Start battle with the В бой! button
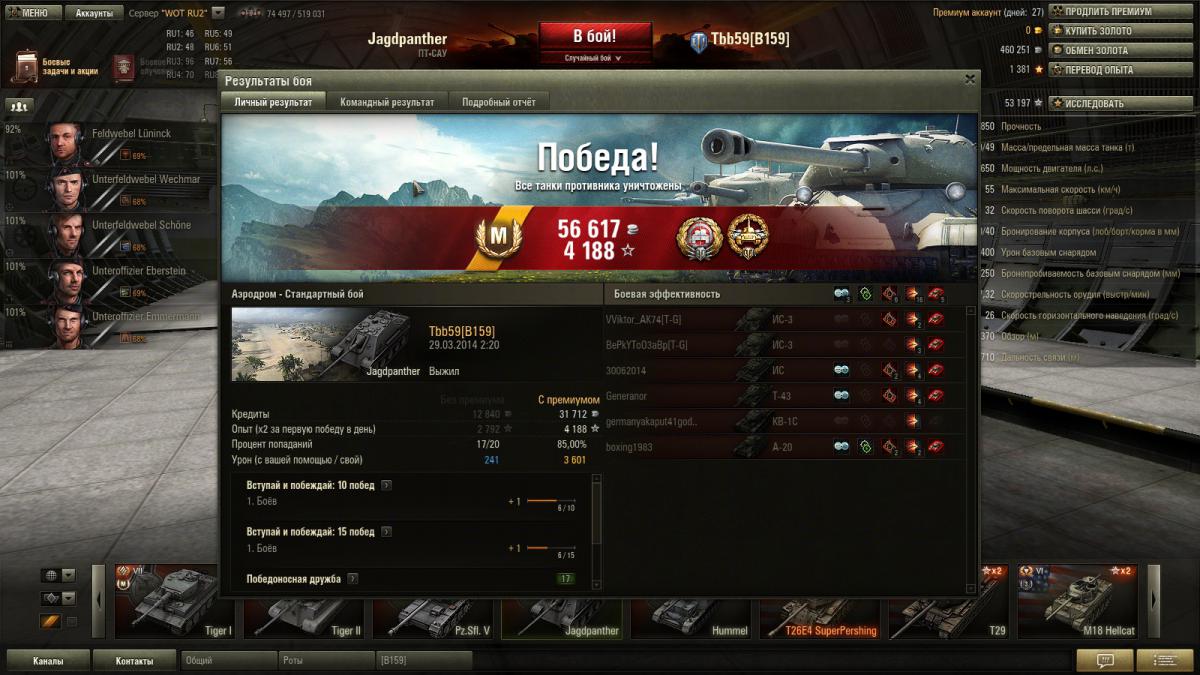 click(595, 37)
